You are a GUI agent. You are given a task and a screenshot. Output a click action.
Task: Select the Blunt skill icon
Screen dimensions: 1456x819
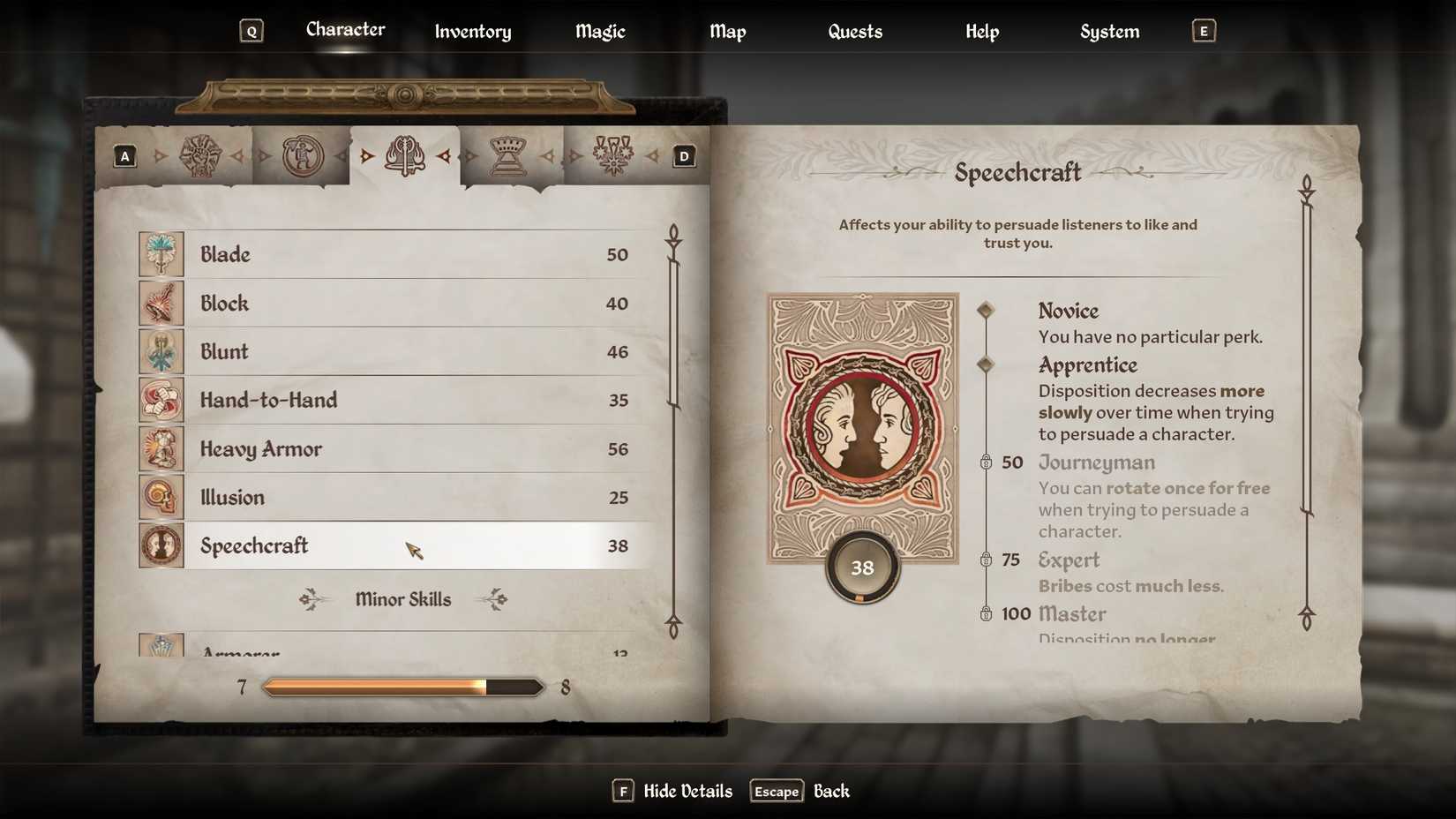(161, 351)
